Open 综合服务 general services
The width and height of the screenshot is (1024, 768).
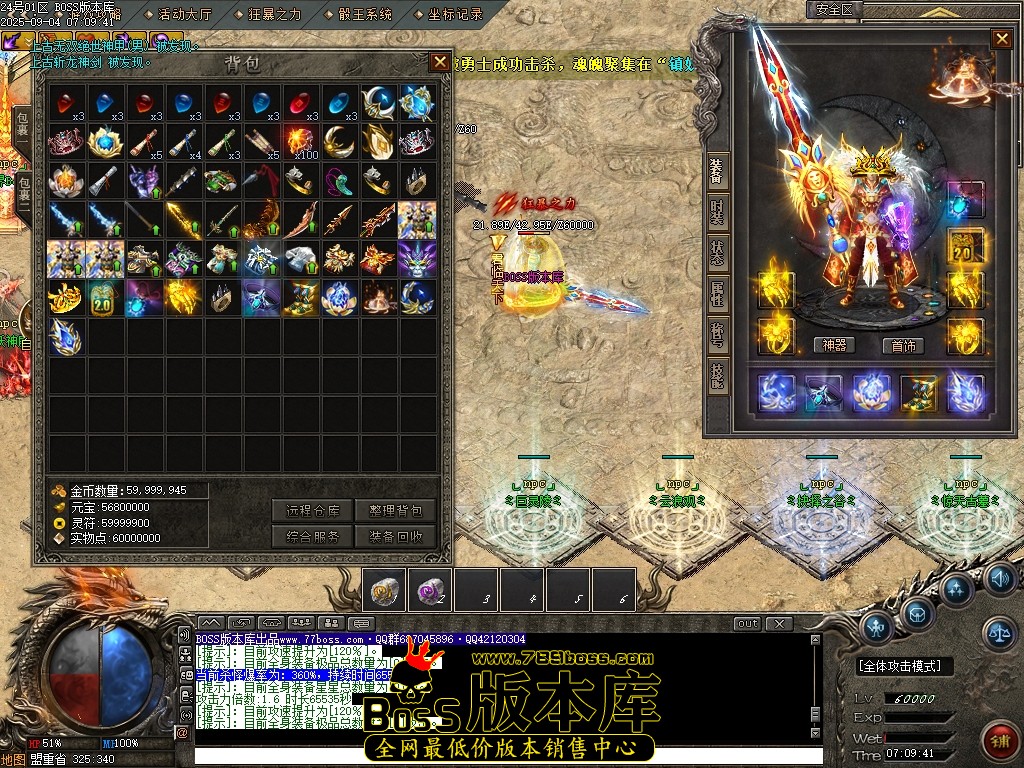point(312,536)
